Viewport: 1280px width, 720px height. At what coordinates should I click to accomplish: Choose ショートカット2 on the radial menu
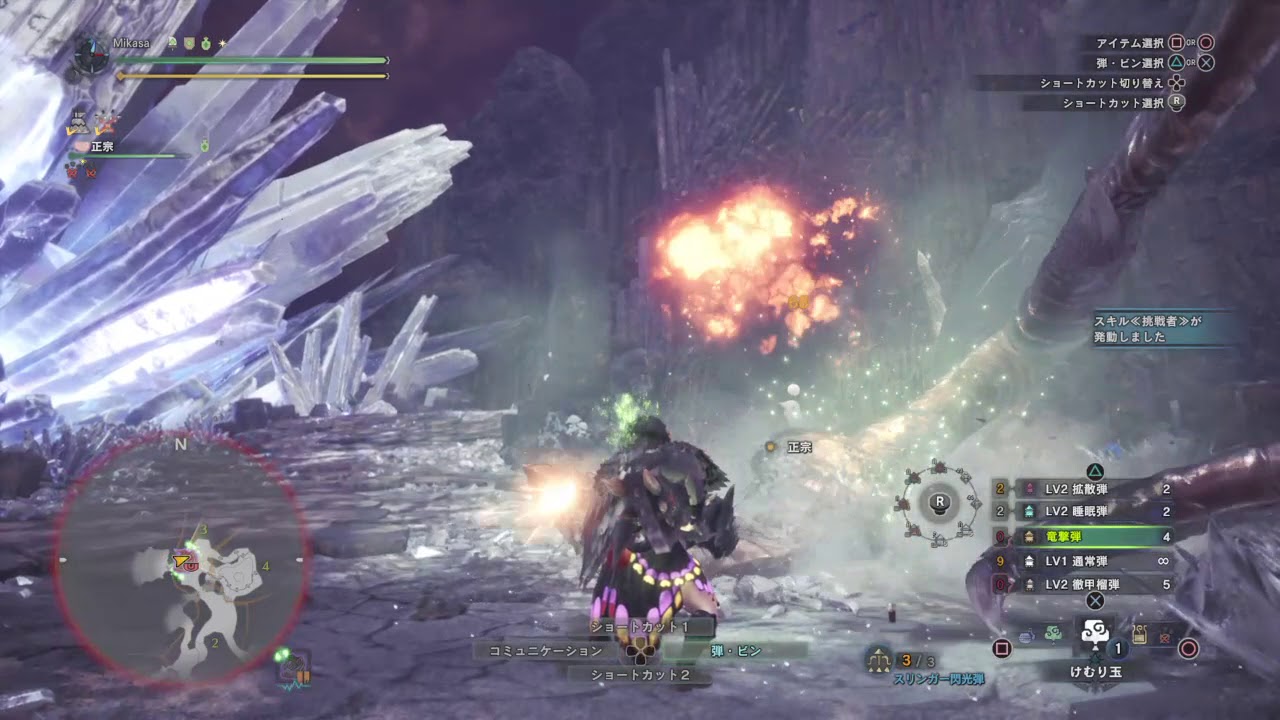click(640, 675)
